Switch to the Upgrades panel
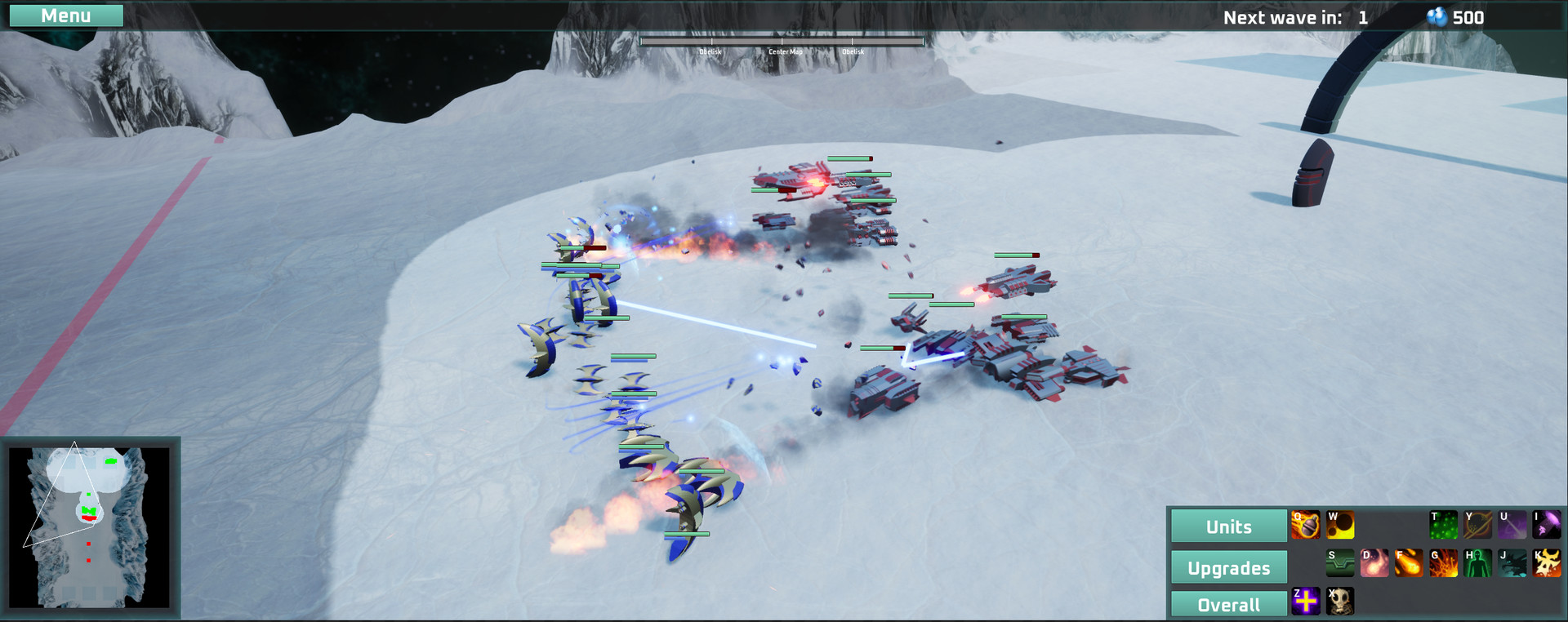The image size is (1568, 622). (1228, 566)
